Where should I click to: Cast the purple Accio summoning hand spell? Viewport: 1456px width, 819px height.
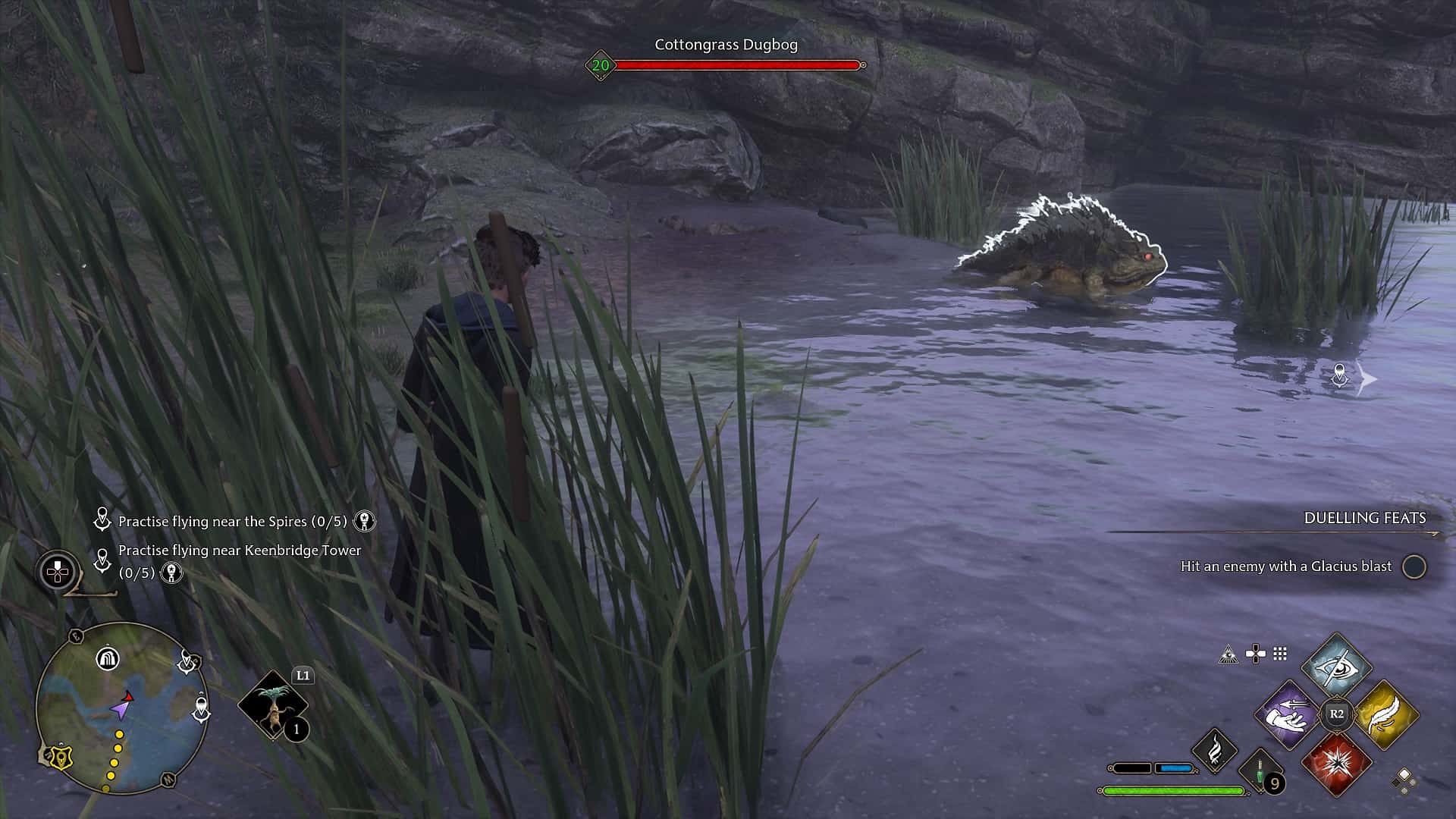(x=1288, y=715)
